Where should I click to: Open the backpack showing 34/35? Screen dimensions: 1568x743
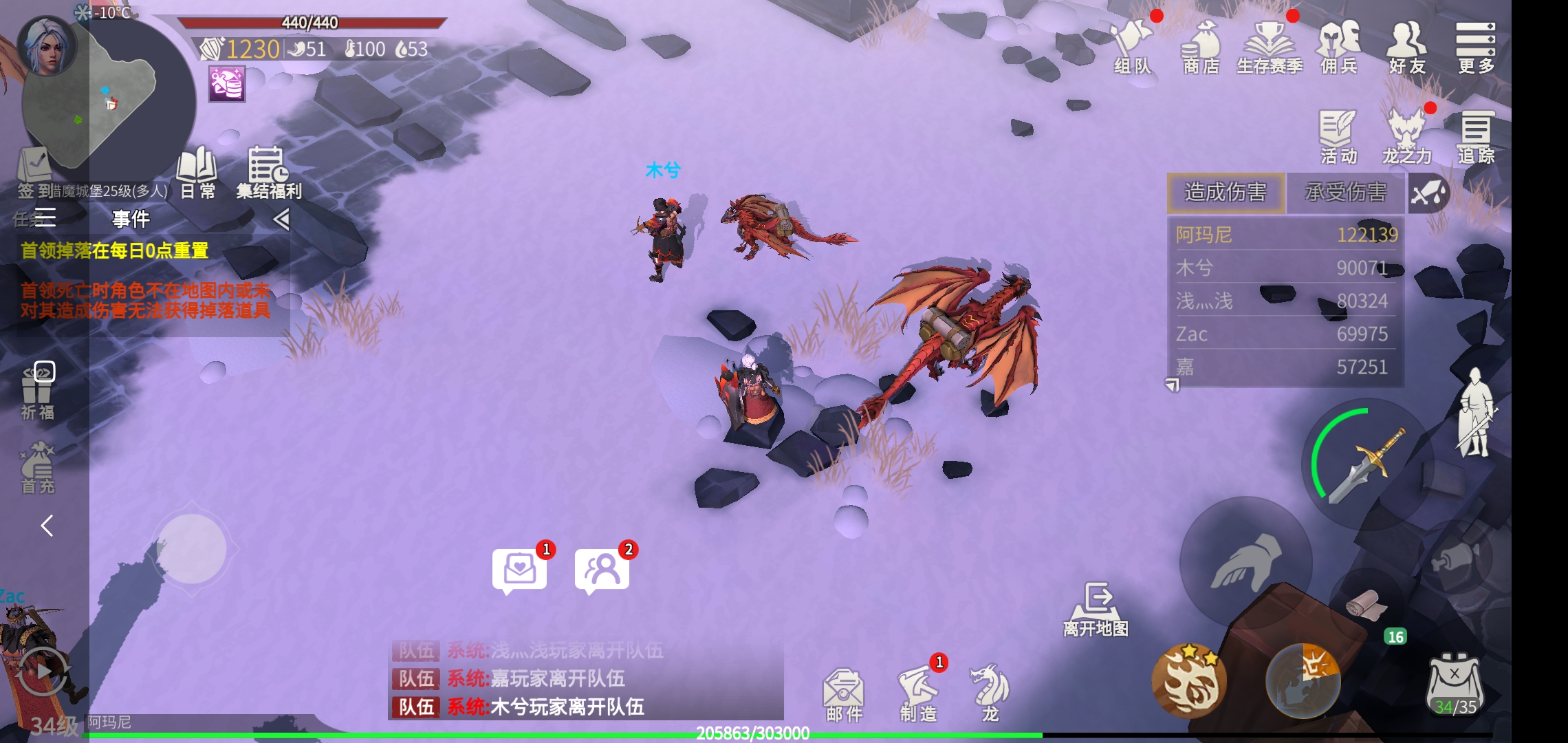click(x=1455, y=685)
